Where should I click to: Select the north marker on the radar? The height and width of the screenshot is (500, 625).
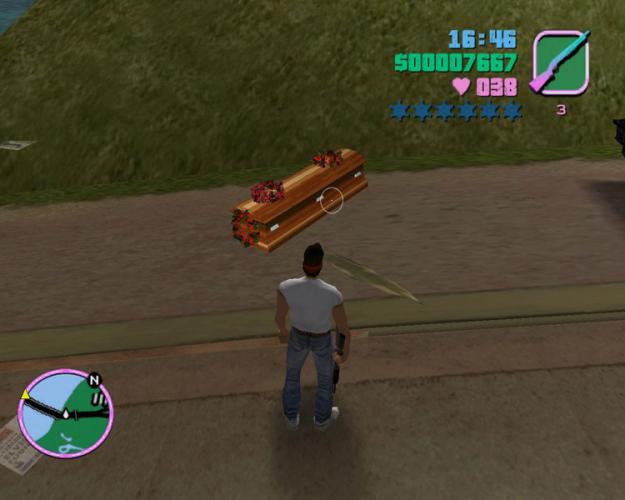point(94,380)
